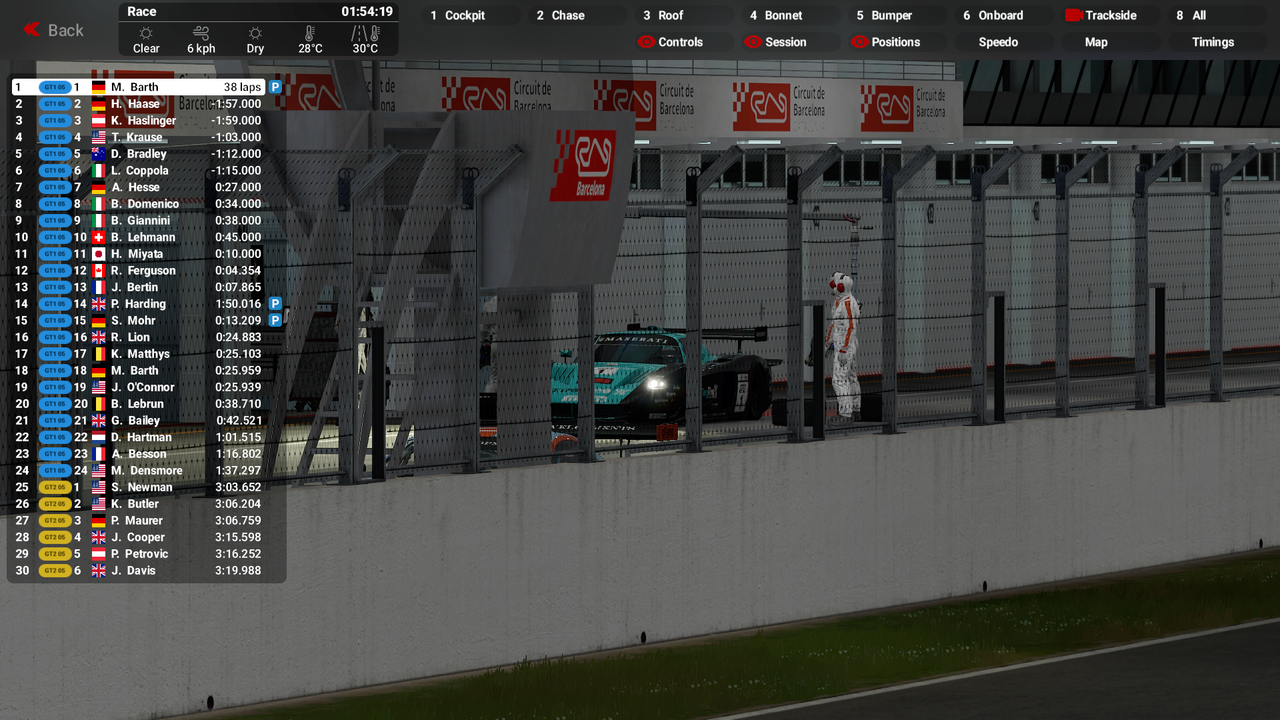Image resolution: width=1280 pixels, height=720 pixels.
Task: Show the Timings overlay
Action: pos(1212,42)
